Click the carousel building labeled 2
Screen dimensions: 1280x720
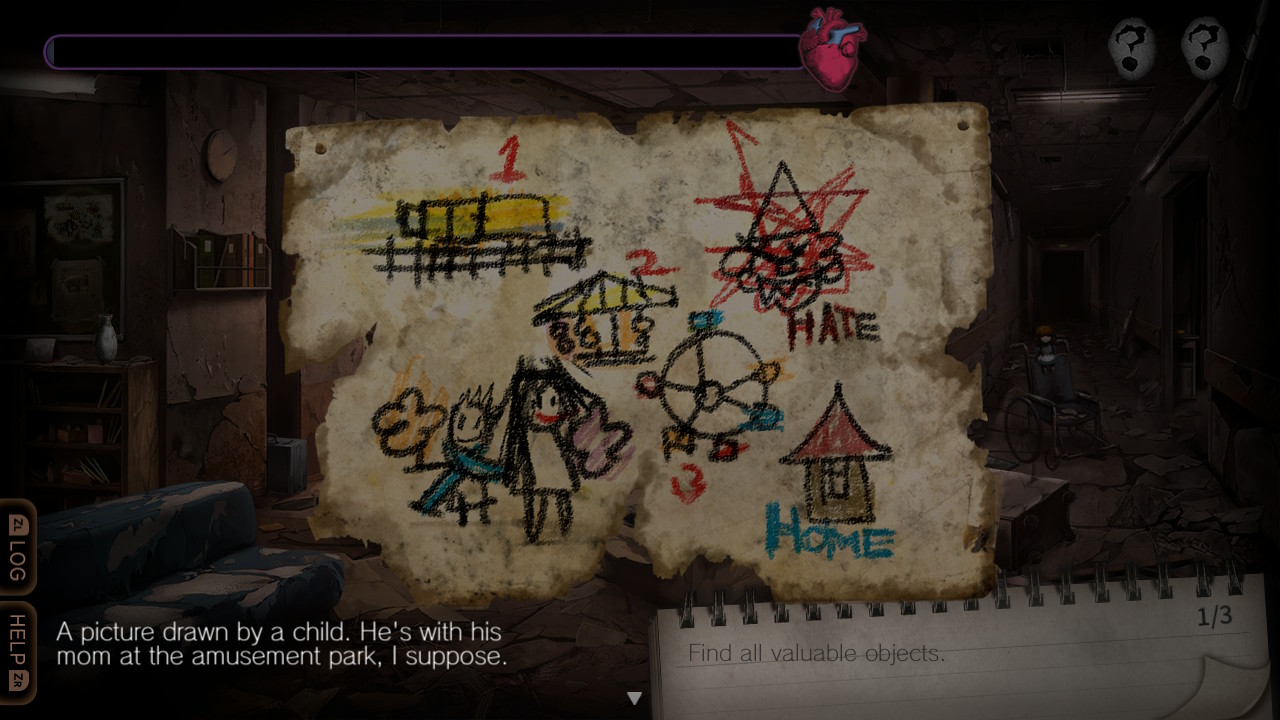coord(605,310)
